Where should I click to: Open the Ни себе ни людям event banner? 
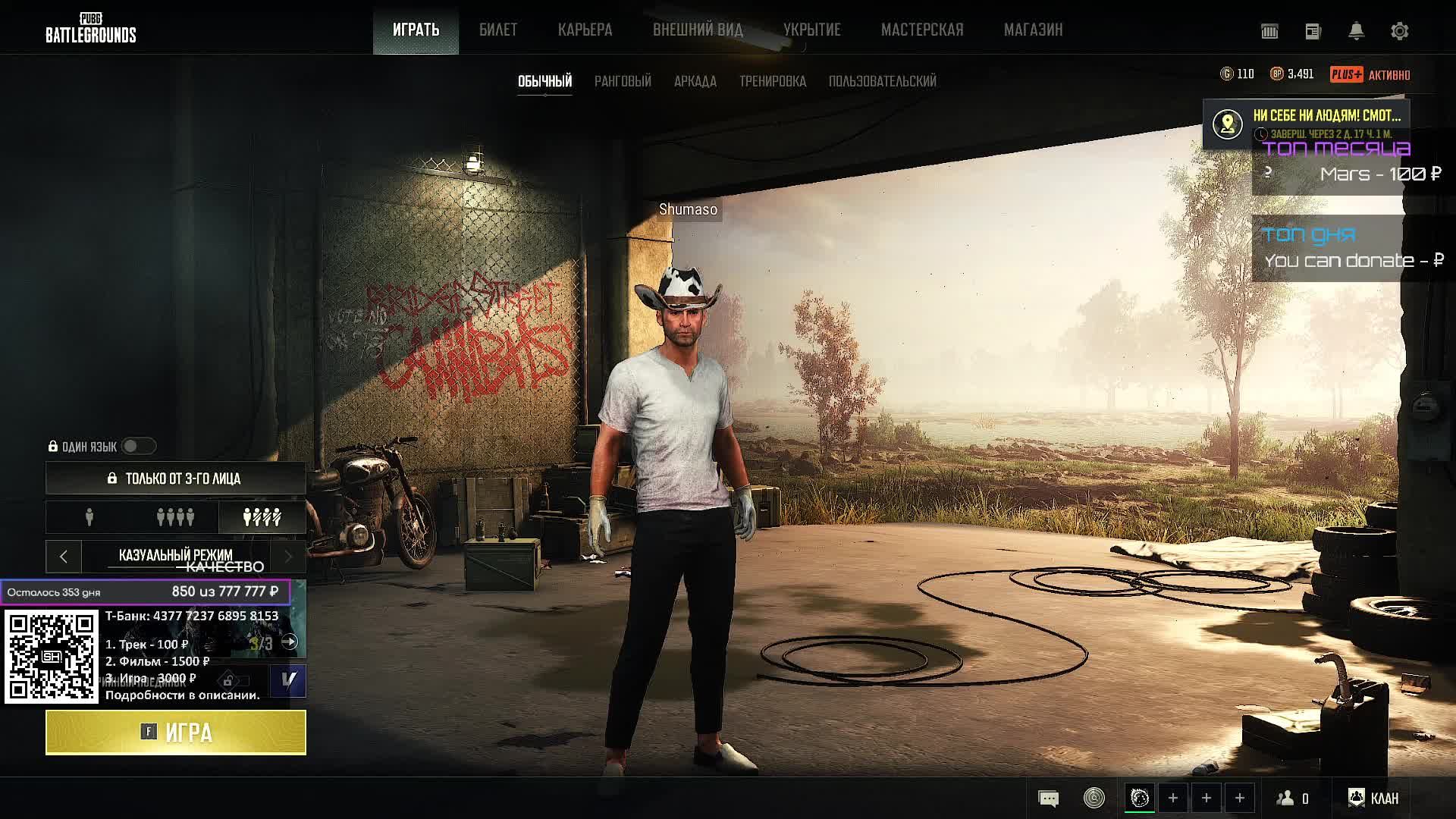pyautogui.click(x=1306, y=123)
